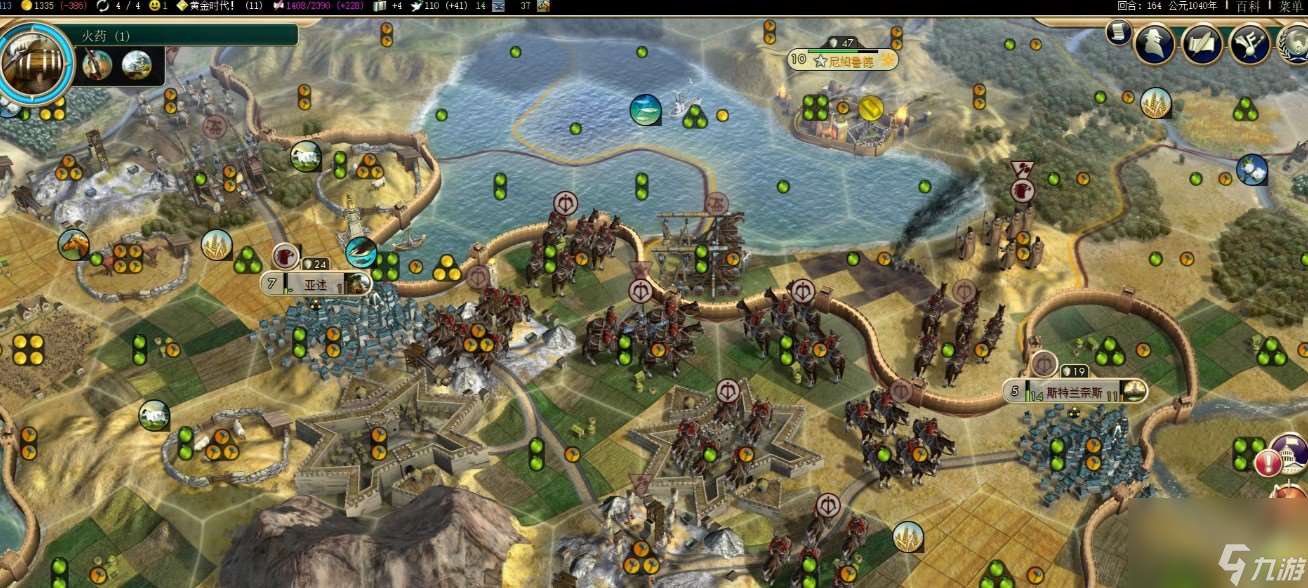Image resolution: width=1308 pixels, height=588 pixels.
Task: Click the happiness smiley face indicator
Action: point(155,6)
